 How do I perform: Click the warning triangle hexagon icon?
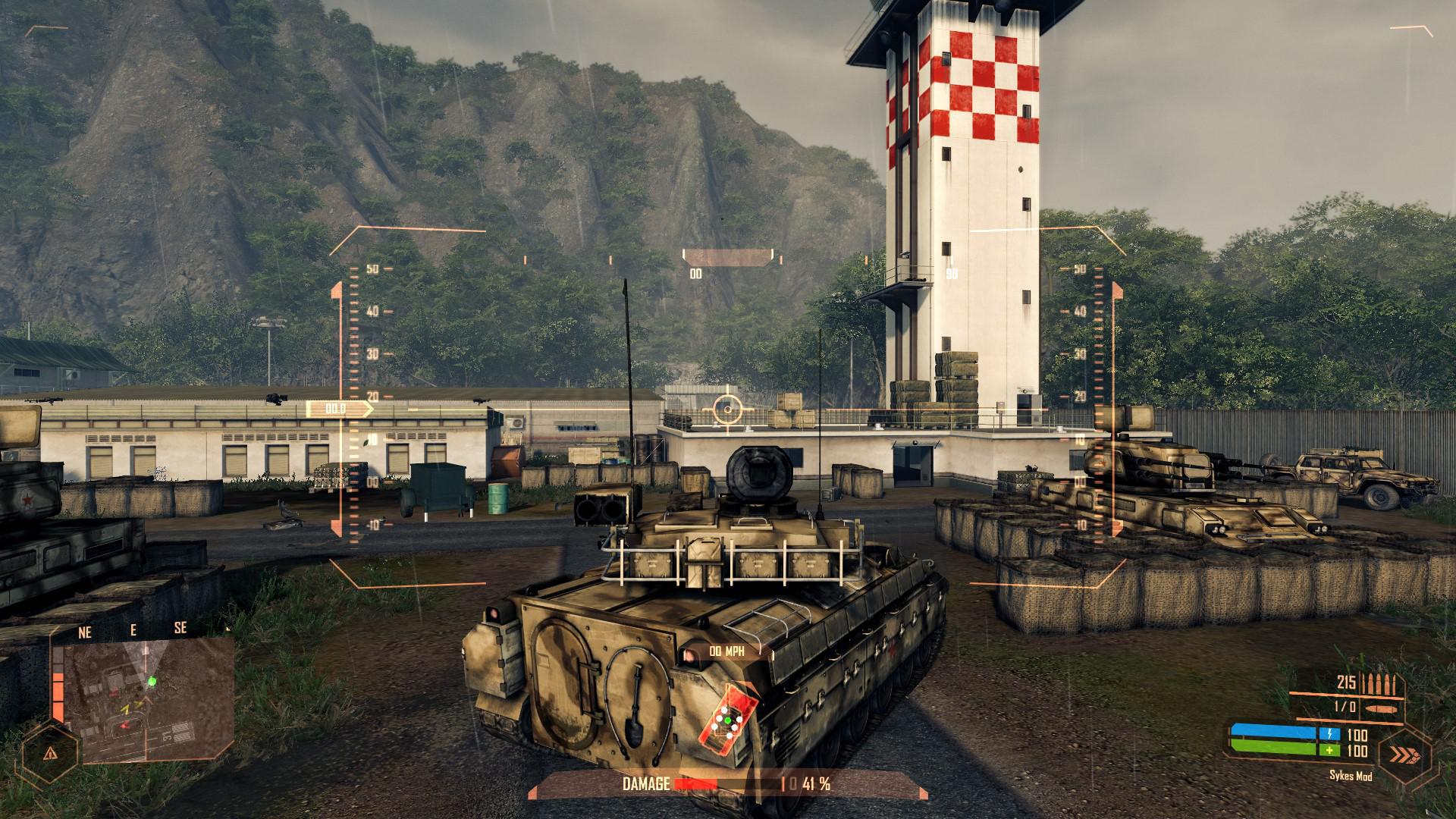pyautogui.click(x=49, y=755)
